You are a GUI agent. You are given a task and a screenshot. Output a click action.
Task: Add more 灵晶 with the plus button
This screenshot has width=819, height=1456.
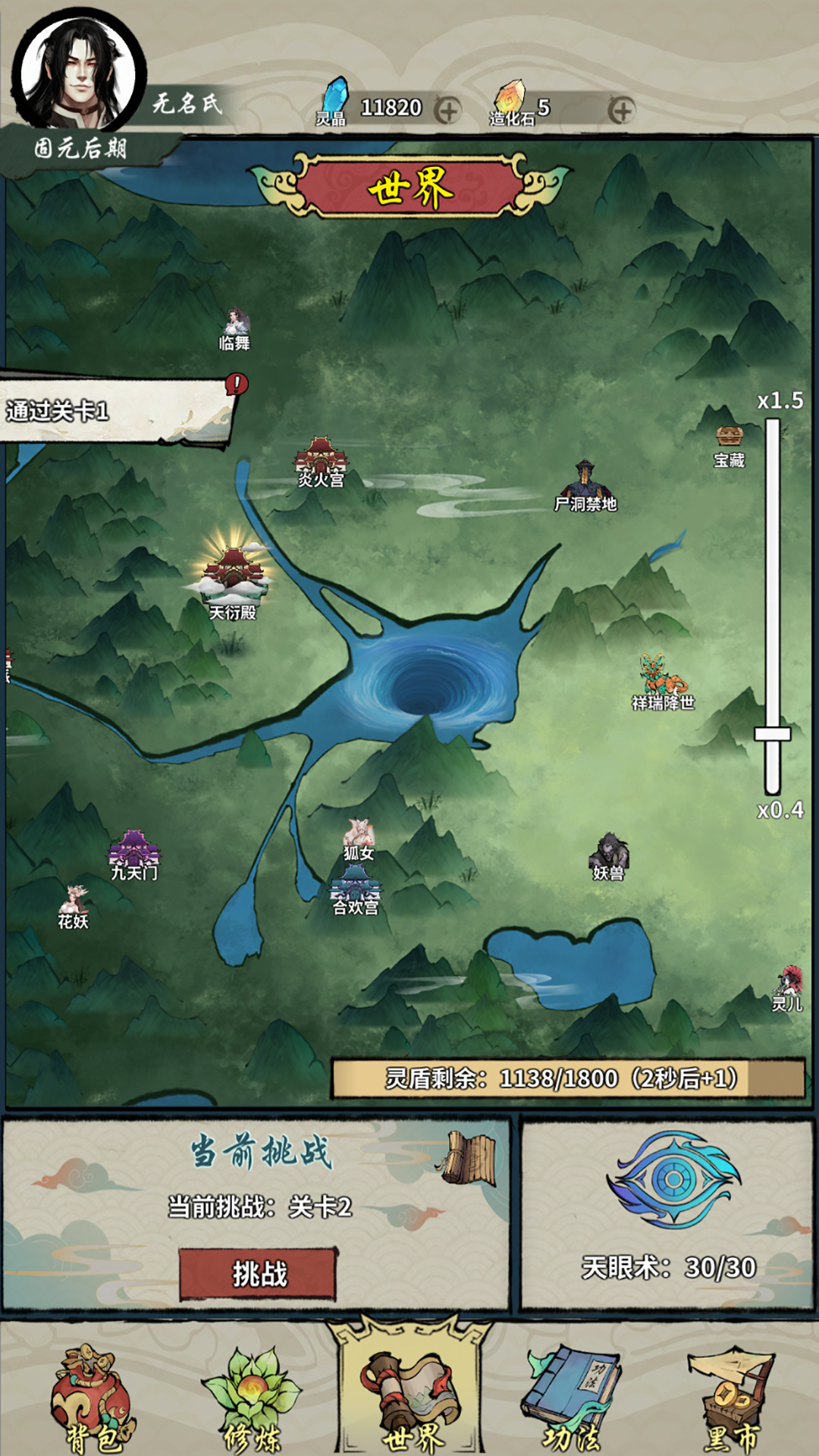(448, 111)
